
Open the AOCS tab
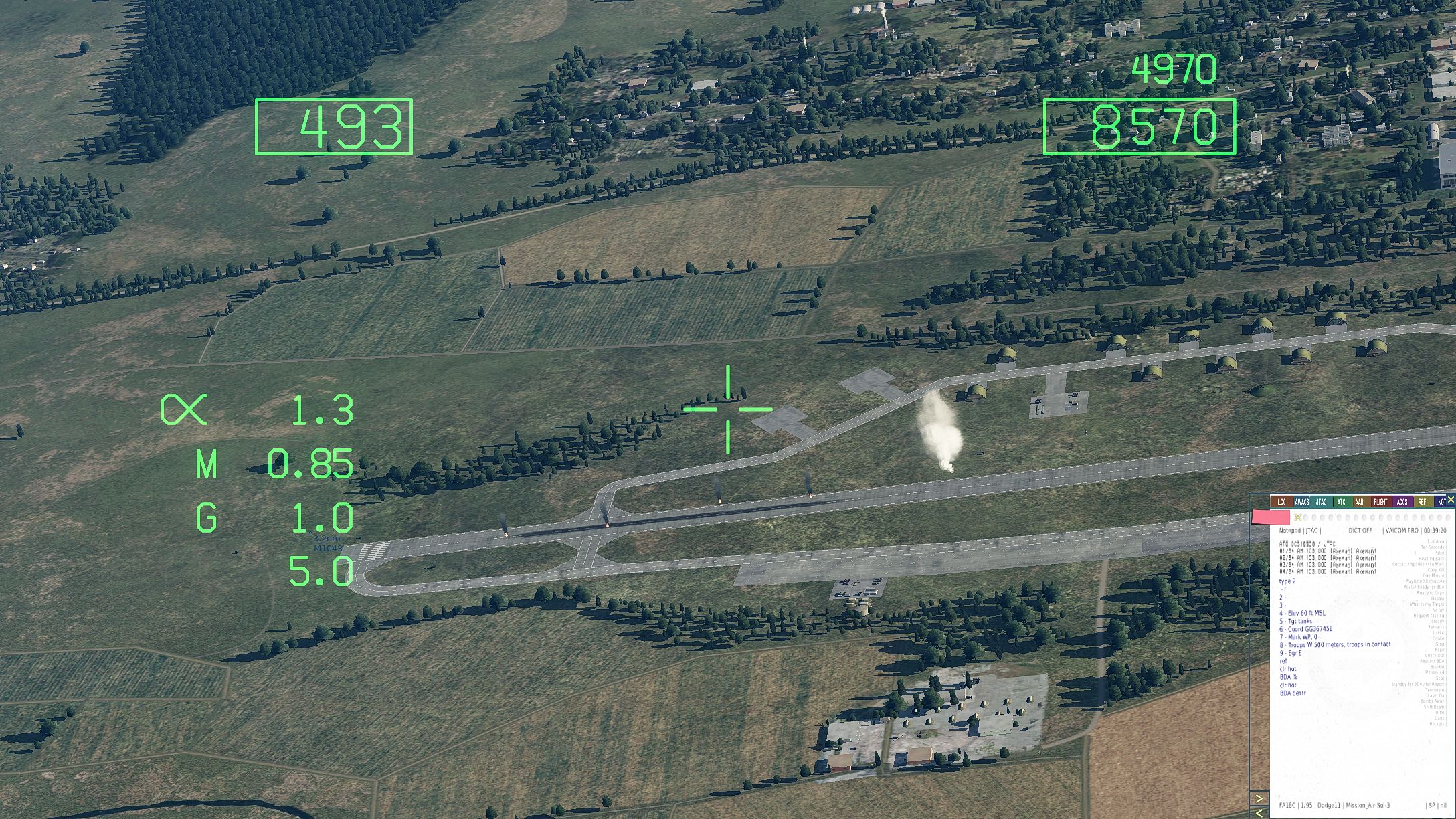pyautogui.click(x=1402, y=502)
